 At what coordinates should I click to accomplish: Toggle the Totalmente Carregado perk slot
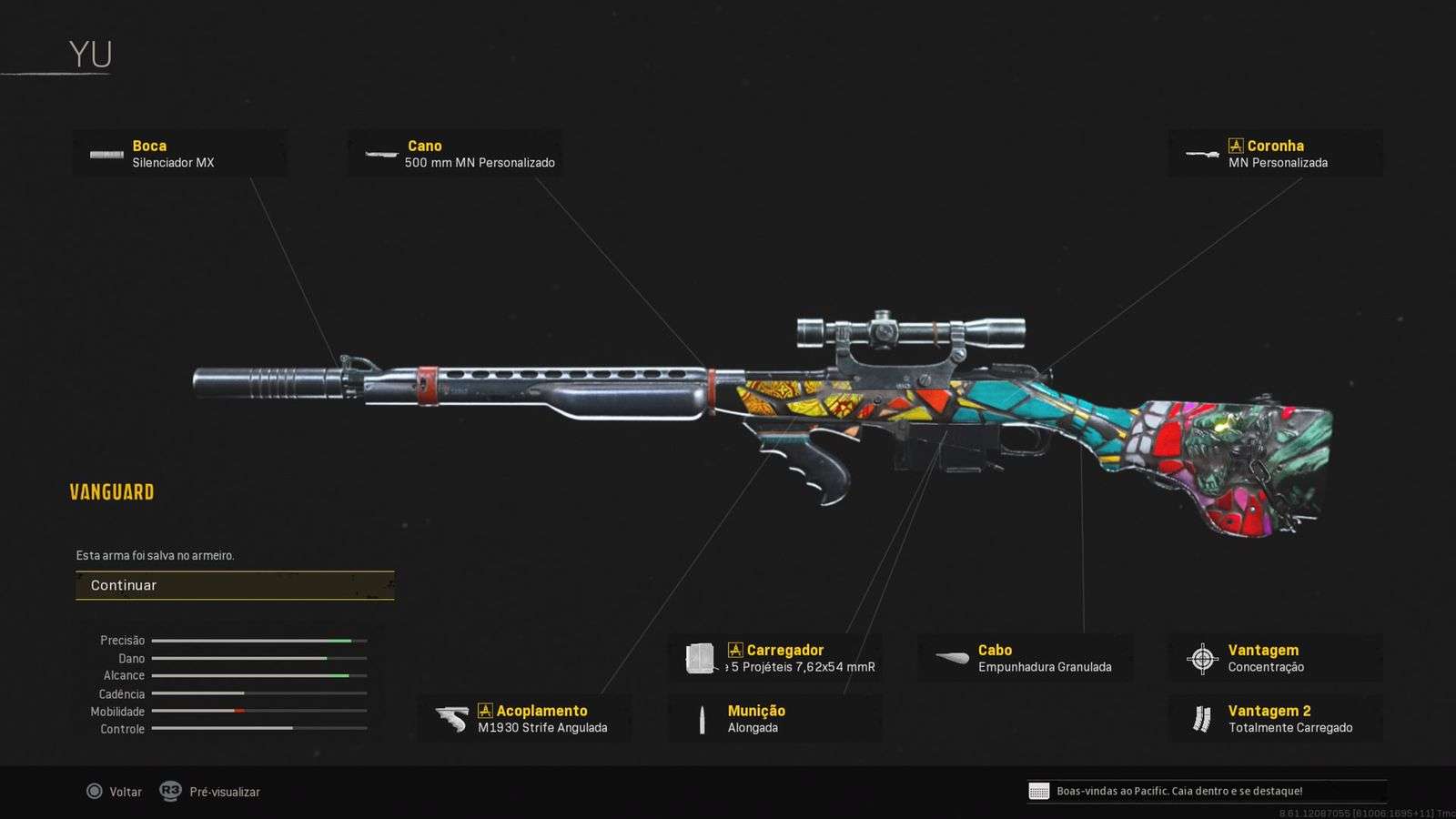tap(1290, 728)
